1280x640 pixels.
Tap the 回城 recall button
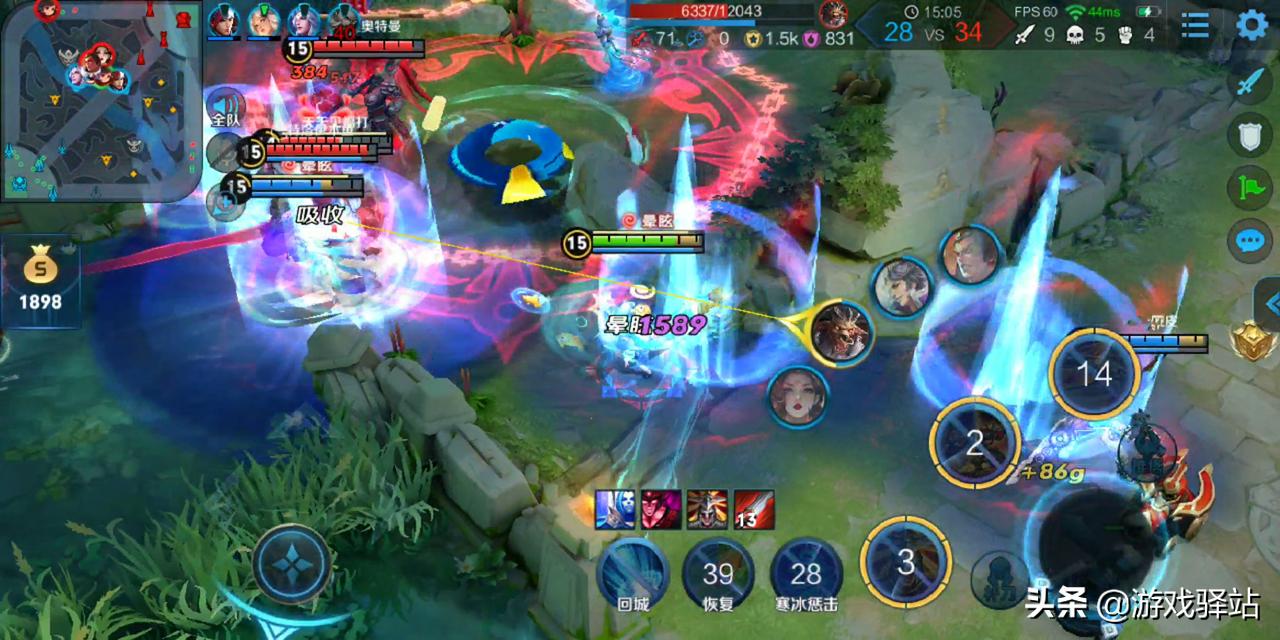pyautogui.click(x=633, y=573)
